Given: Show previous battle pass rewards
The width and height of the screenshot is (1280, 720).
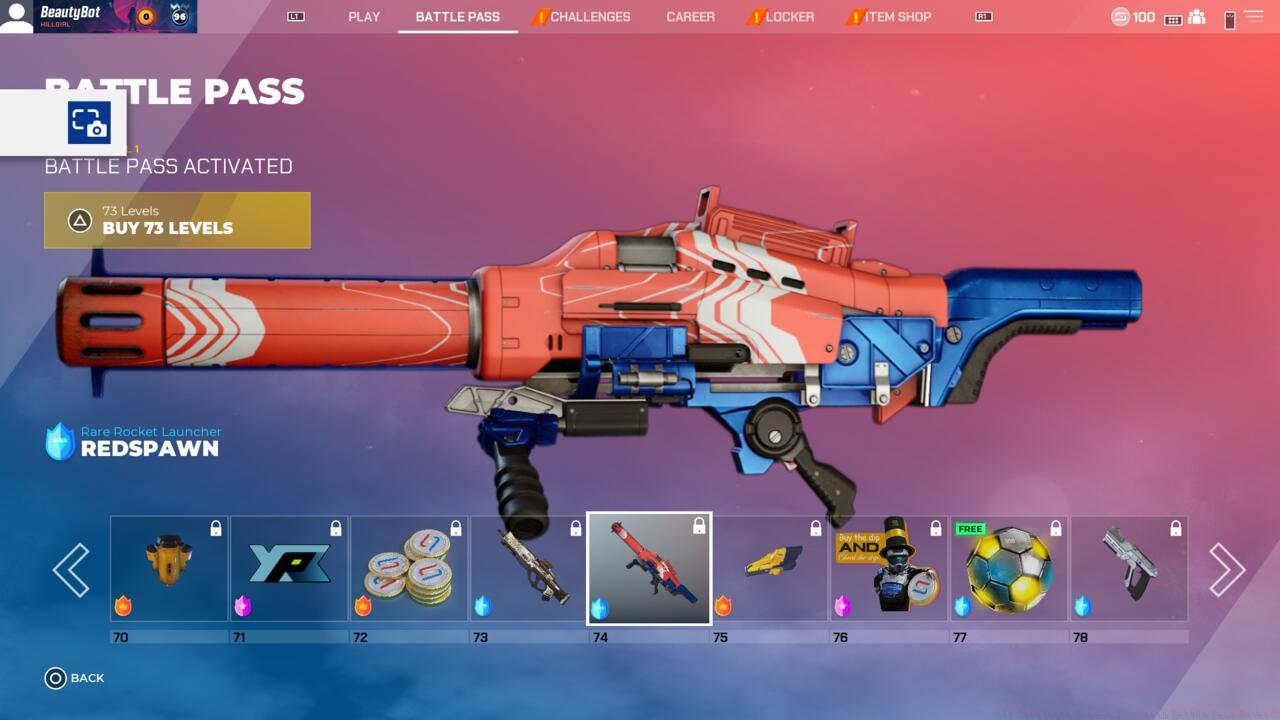Looking at the screenshot, I should tap(71, 570).
